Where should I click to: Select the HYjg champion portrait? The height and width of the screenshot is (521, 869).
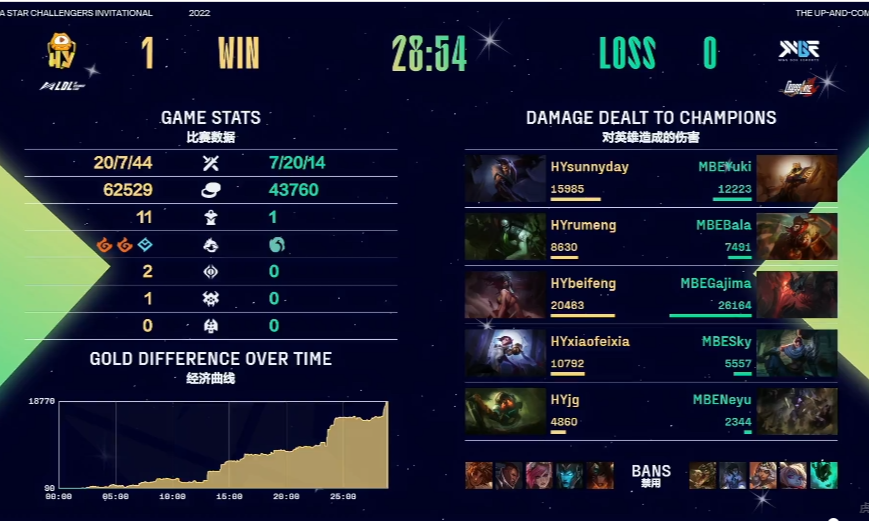[505, 411]
